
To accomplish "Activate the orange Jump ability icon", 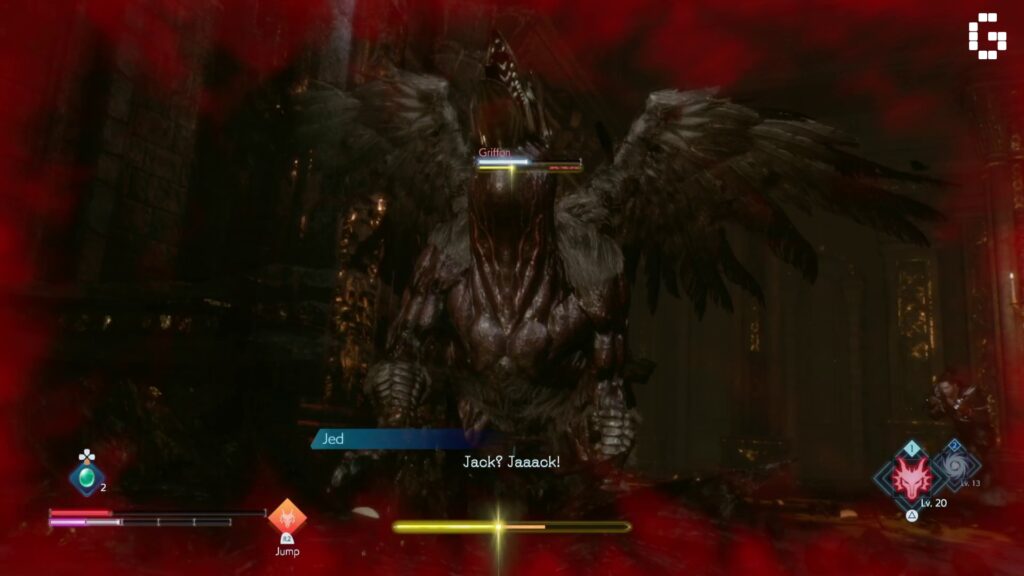I will point(287,519).
